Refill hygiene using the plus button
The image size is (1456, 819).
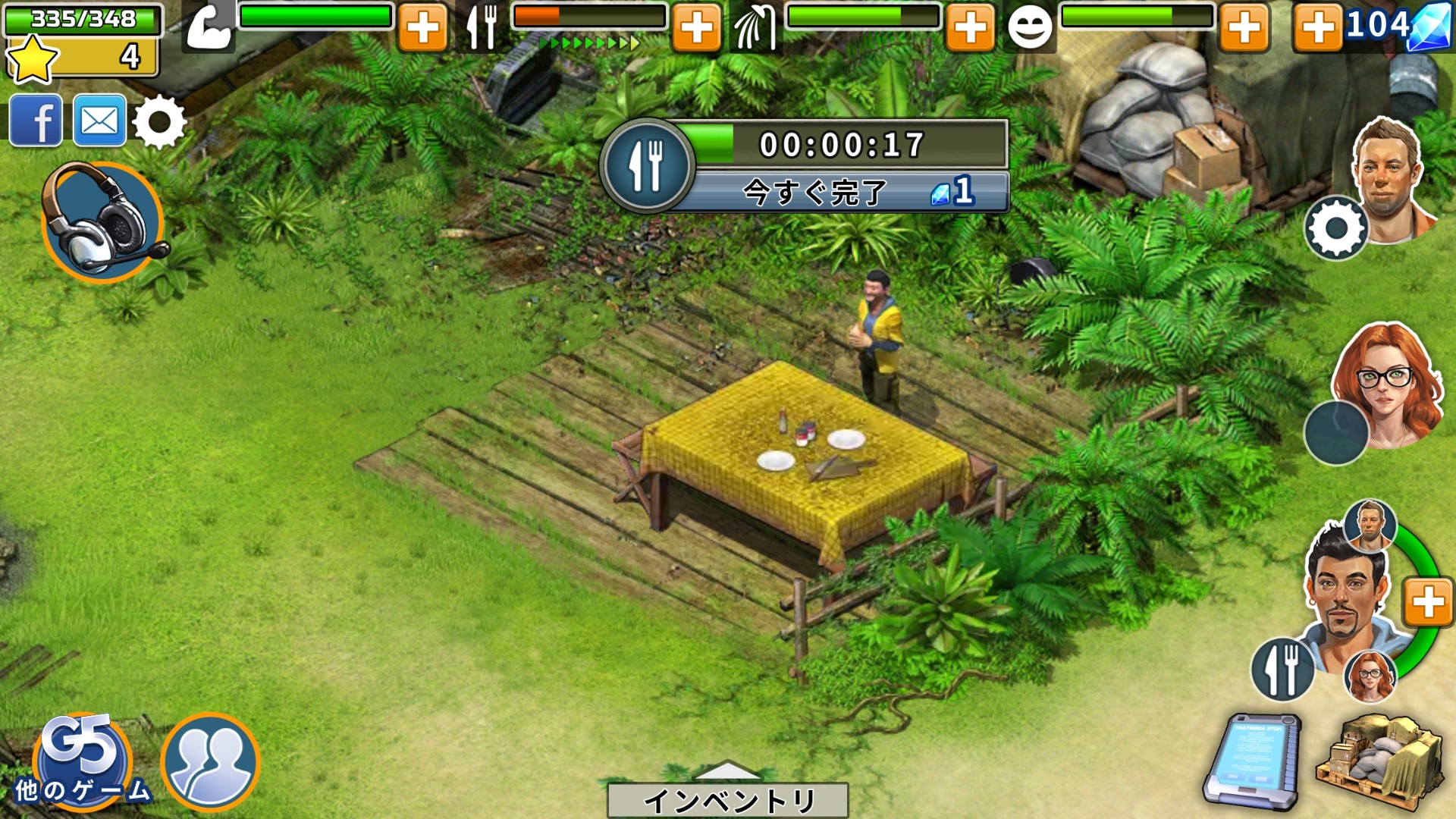(970, 29)
